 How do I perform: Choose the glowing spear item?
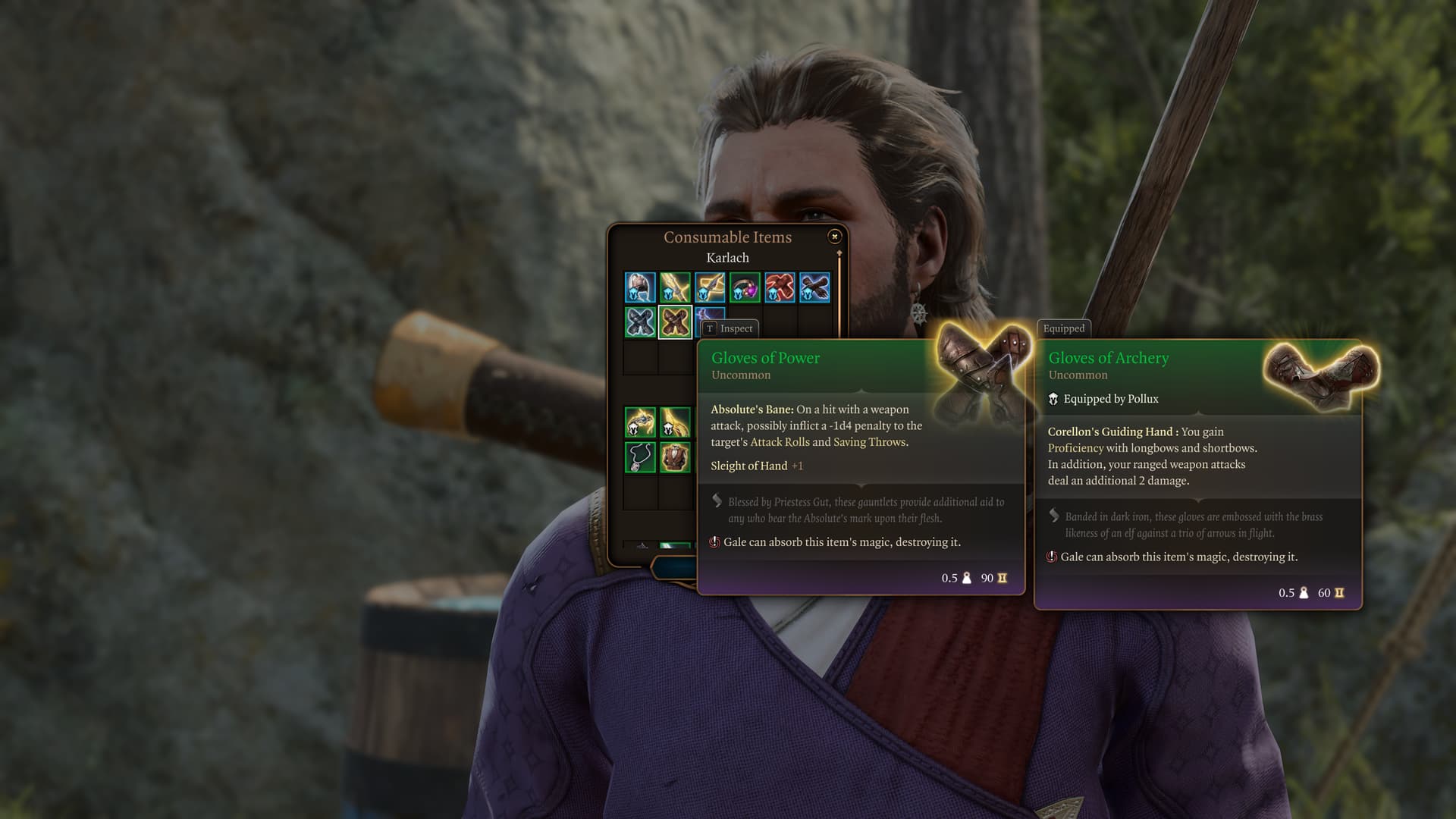[710, 288]
